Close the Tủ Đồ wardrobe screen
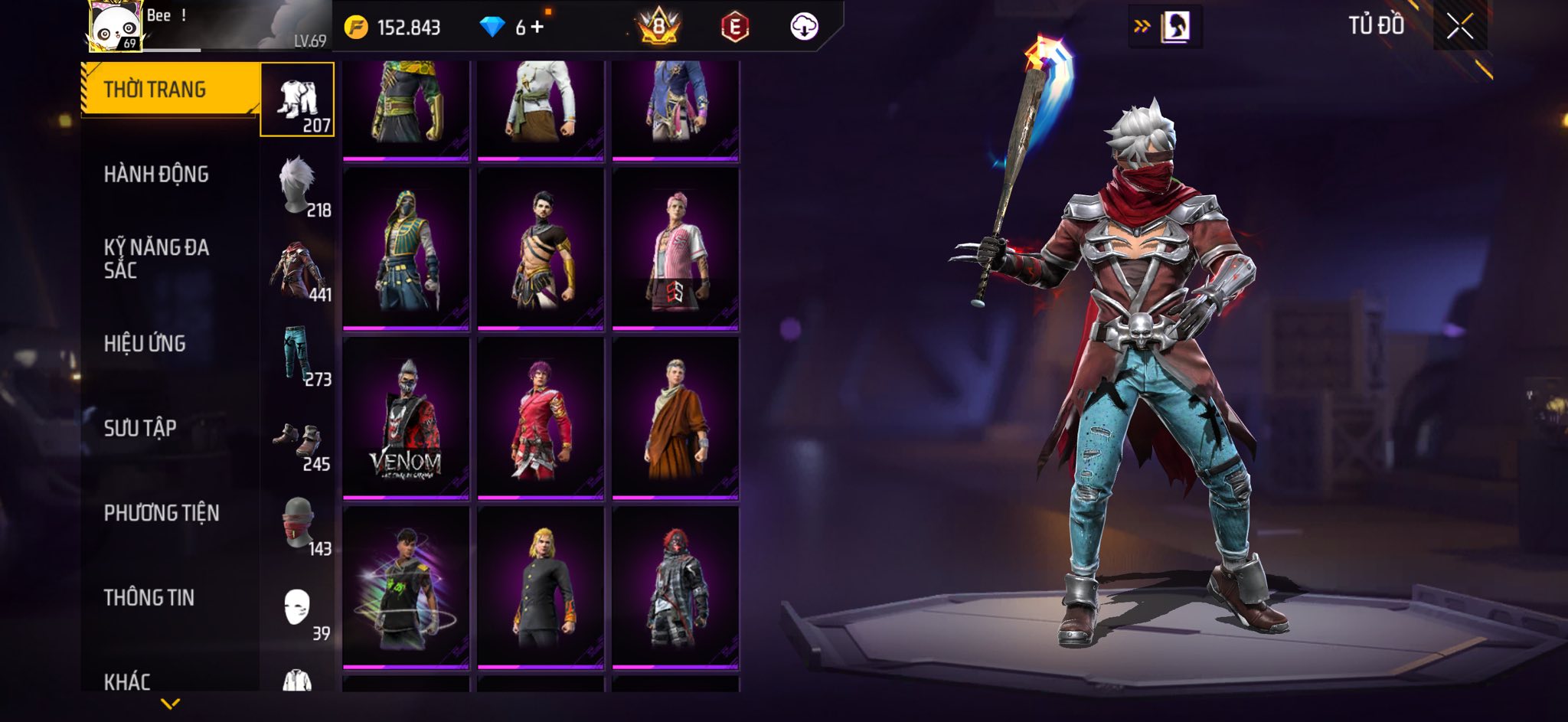Viewport: 1568px width, 722px height. [x=1459, y=27]
